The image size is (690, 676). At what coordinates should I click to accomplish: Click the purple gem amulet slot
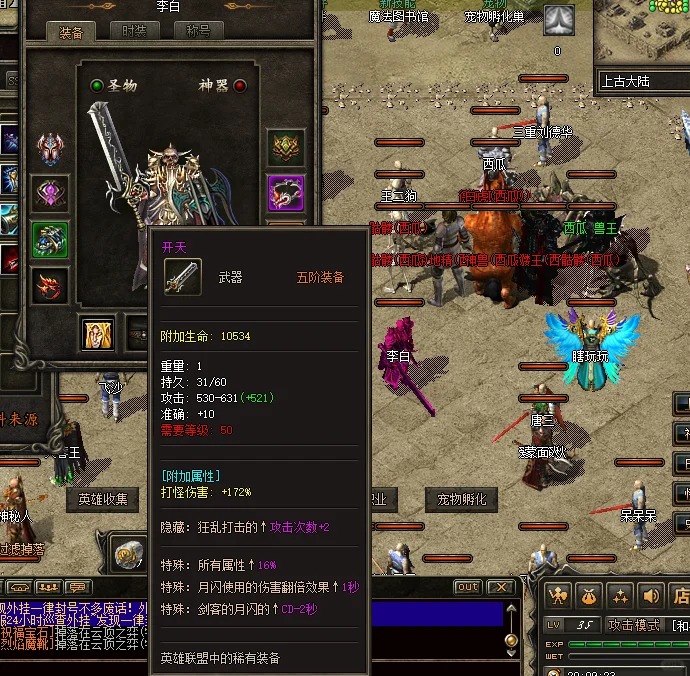50,194
